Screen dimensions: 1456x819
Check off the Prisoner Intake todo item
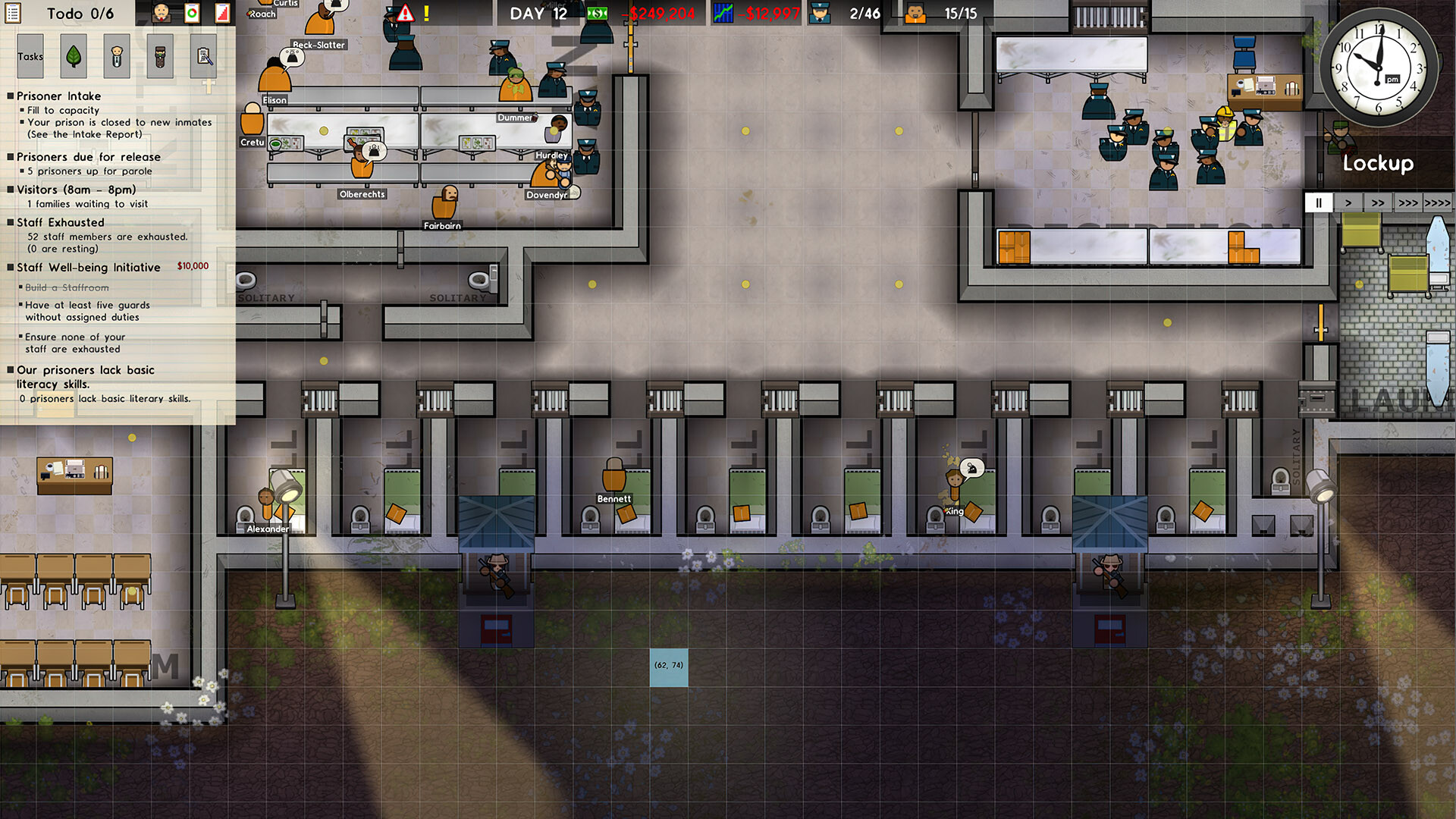[11, 96]
